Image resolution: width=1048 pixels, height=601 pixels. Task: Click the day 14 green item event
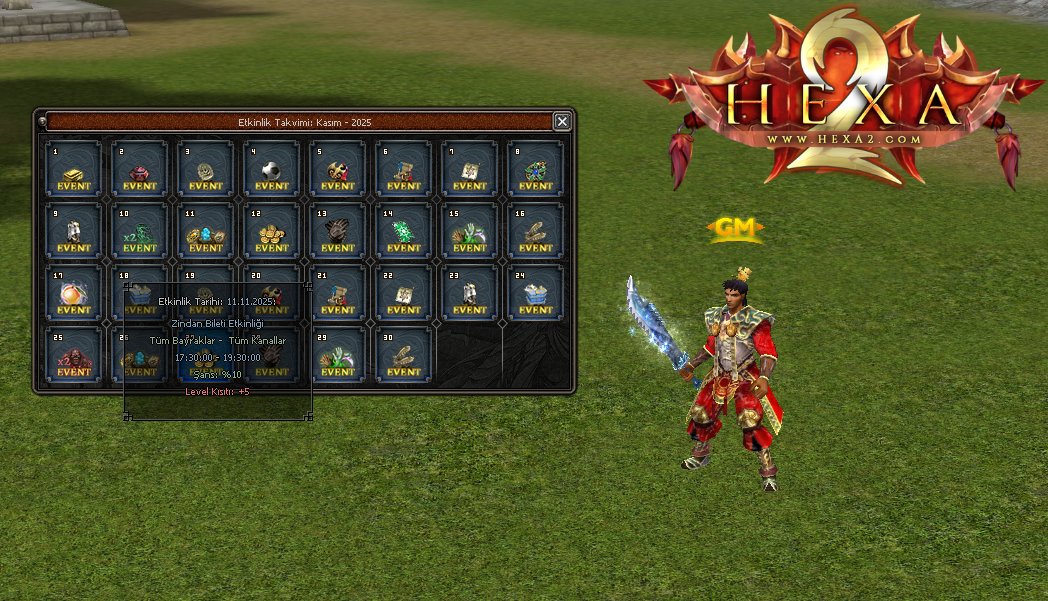(x=403, y=232)
